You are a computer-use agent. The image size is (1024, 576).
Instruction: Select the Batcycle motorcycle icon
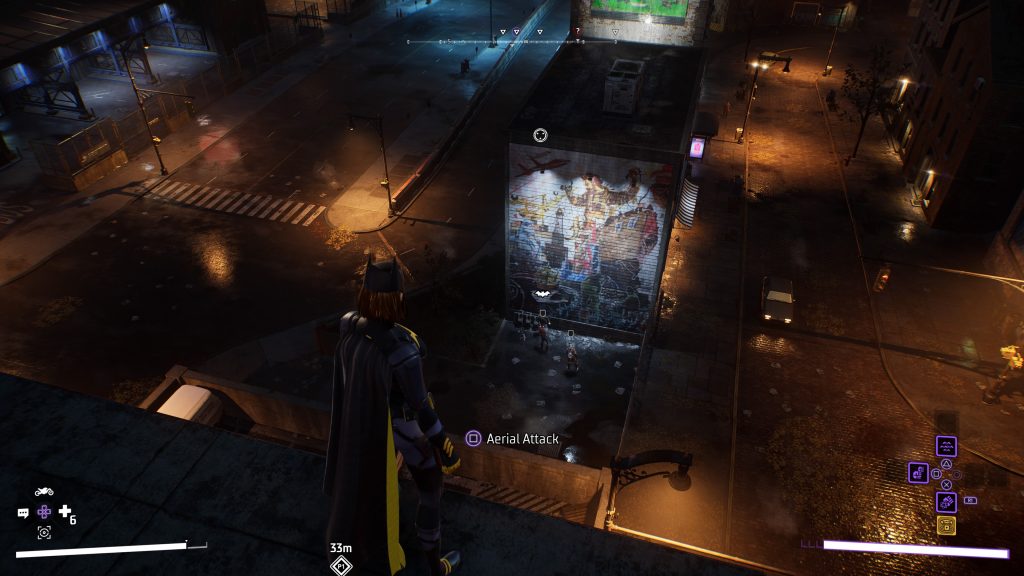[44, 492]
